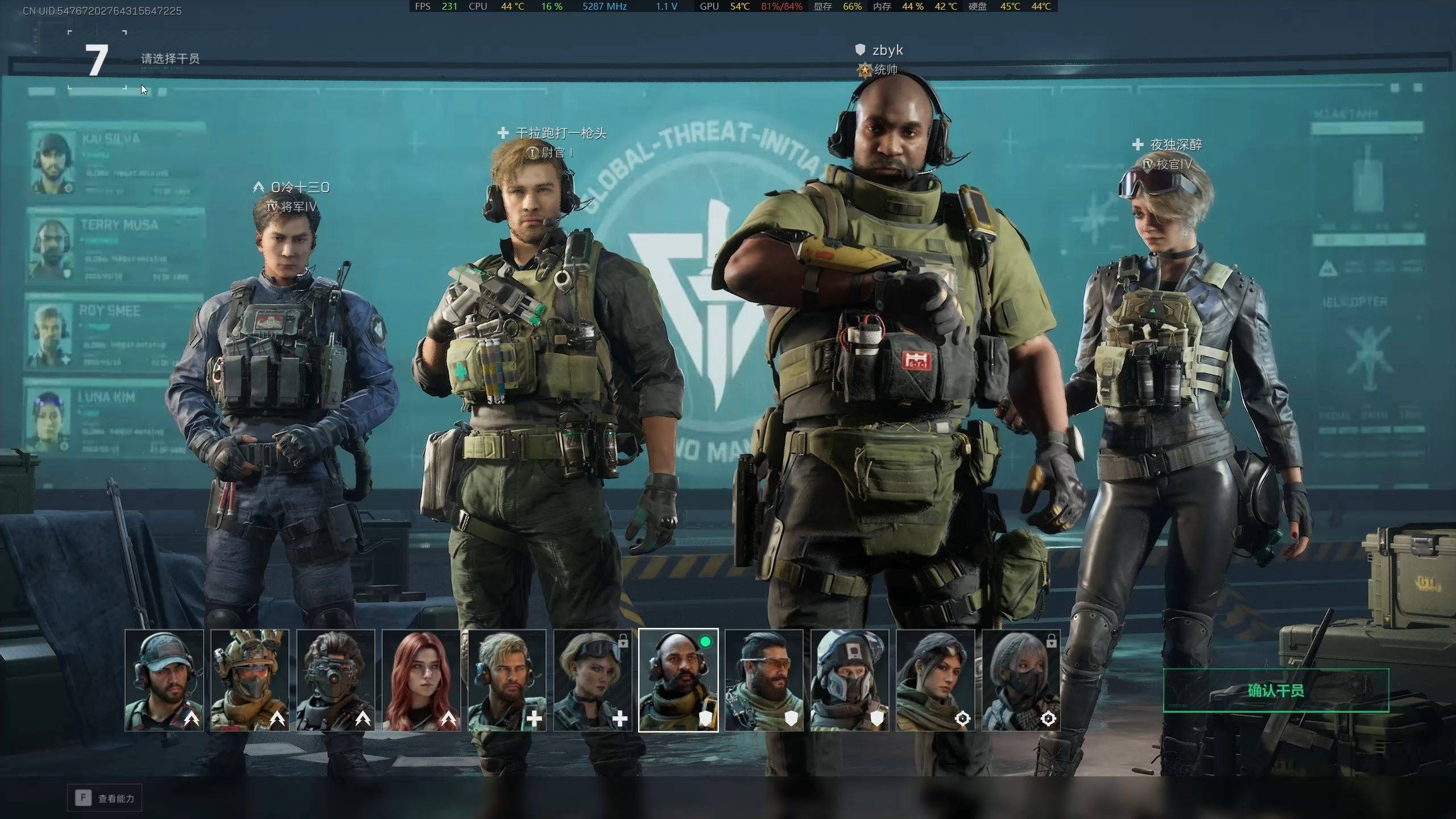1456x819 pixels.
Task: Choose the blond bearded medic portrait
Action: (507, 680)
